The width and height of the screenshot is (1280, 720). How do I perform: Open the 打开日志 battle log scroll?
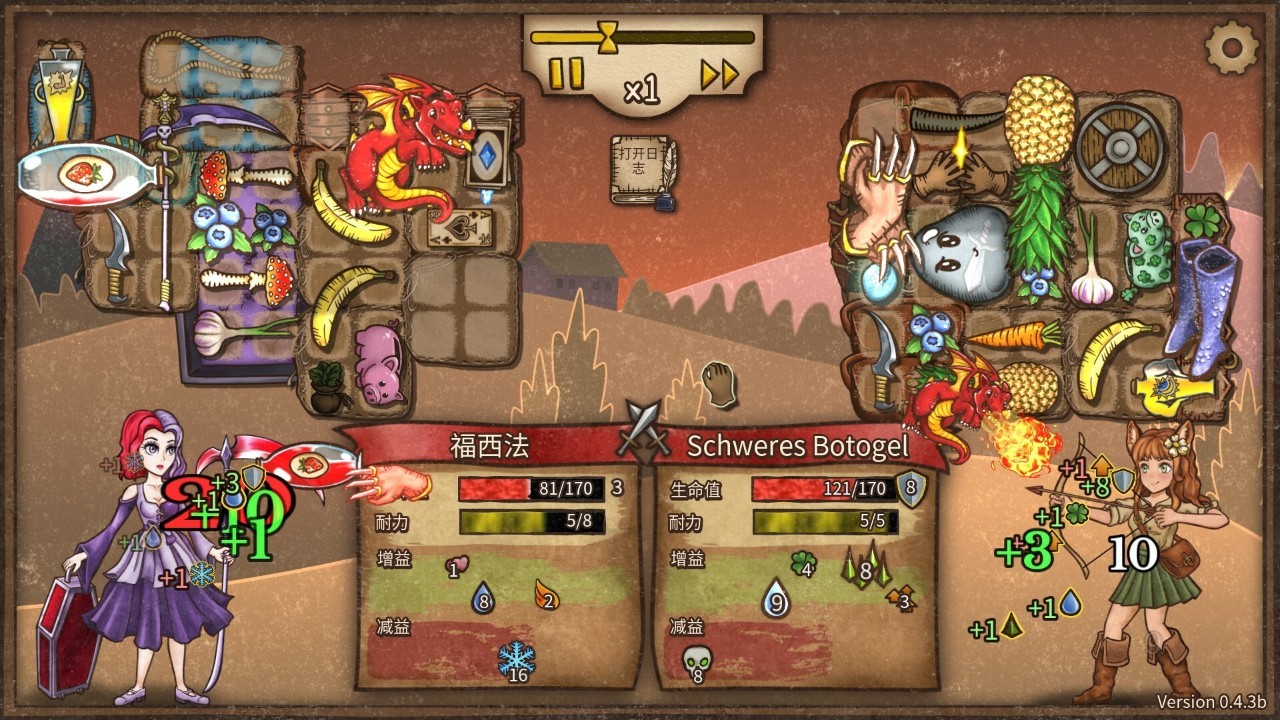coord(640,165)
